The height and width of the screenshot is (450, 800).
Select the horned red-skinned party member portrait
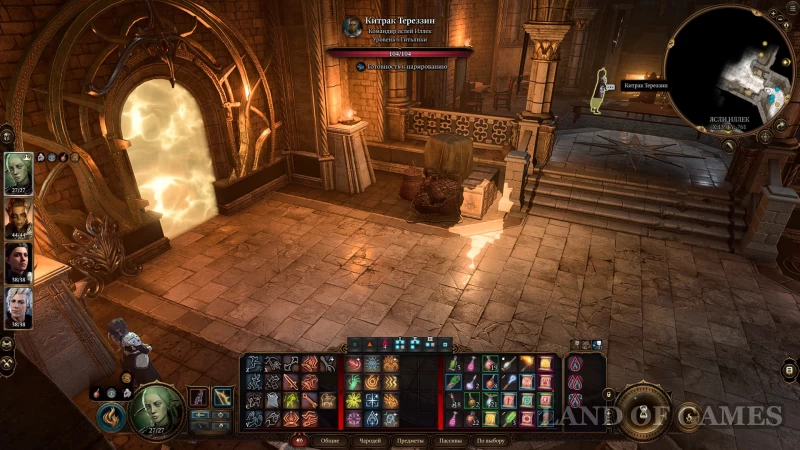click(17, 217)
